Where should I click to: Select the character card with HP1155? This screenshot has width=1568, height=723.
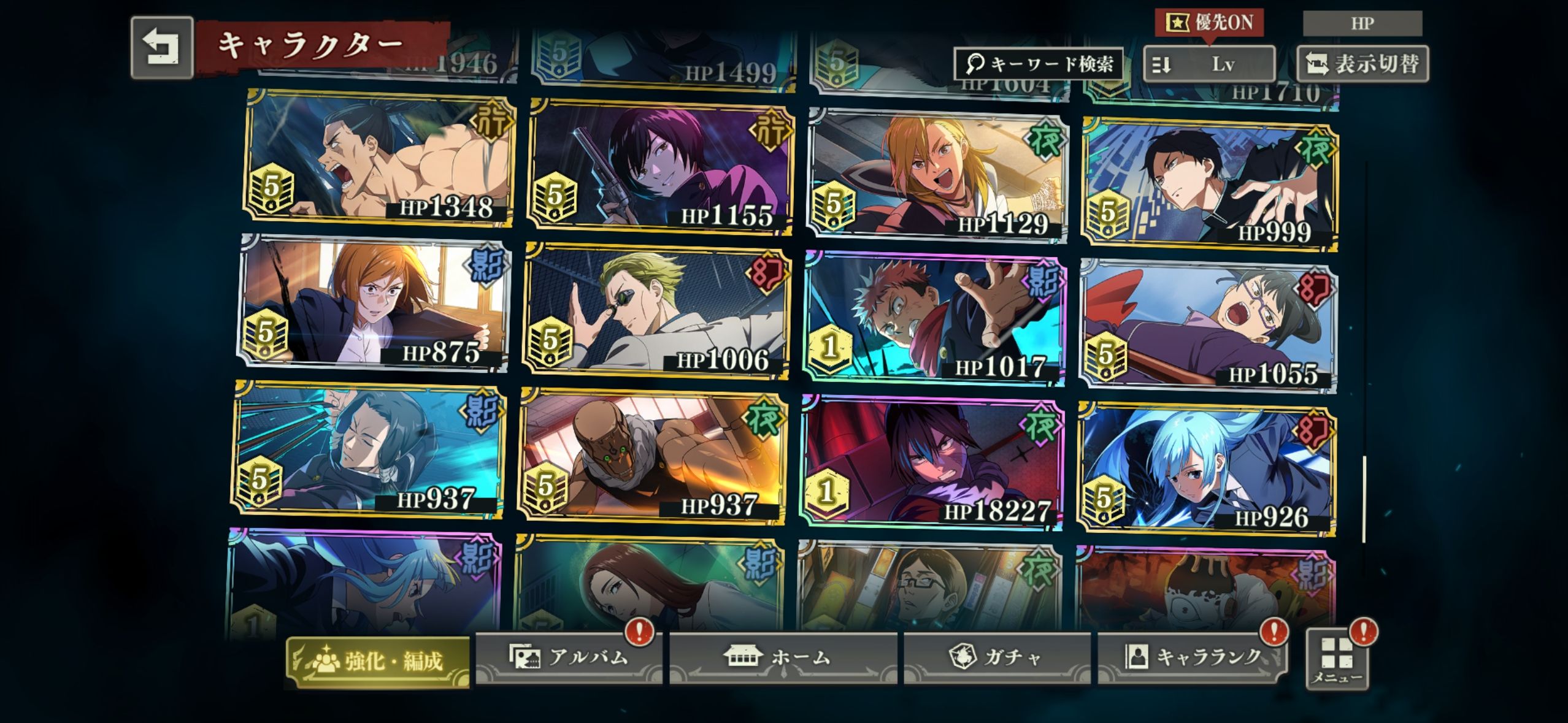[660, 167]
